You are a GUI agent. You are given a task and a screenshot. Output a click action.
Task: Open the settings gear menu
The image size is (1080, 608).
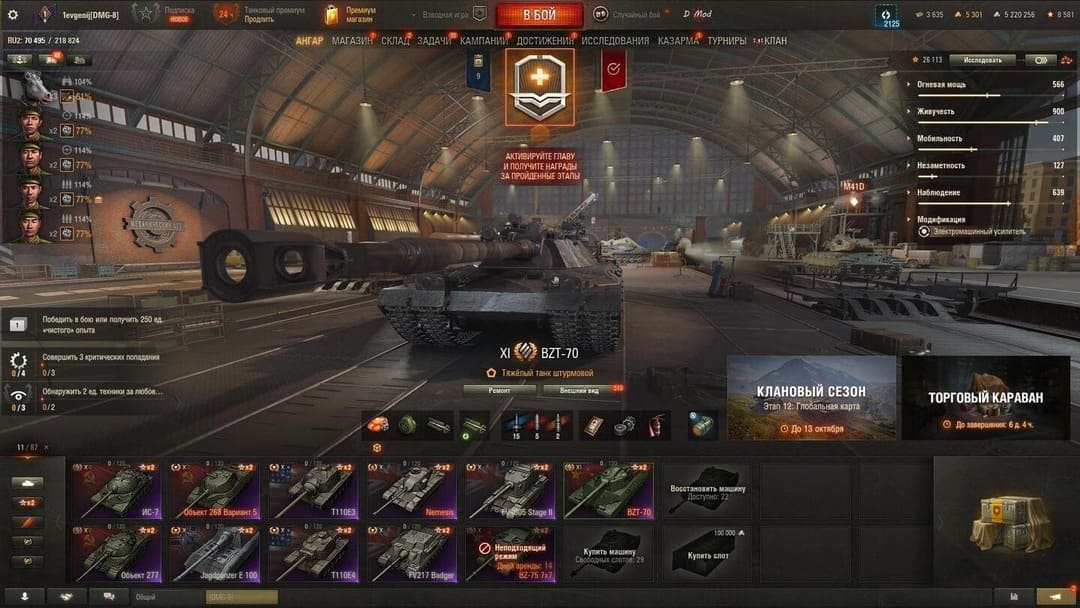(13, 14)
